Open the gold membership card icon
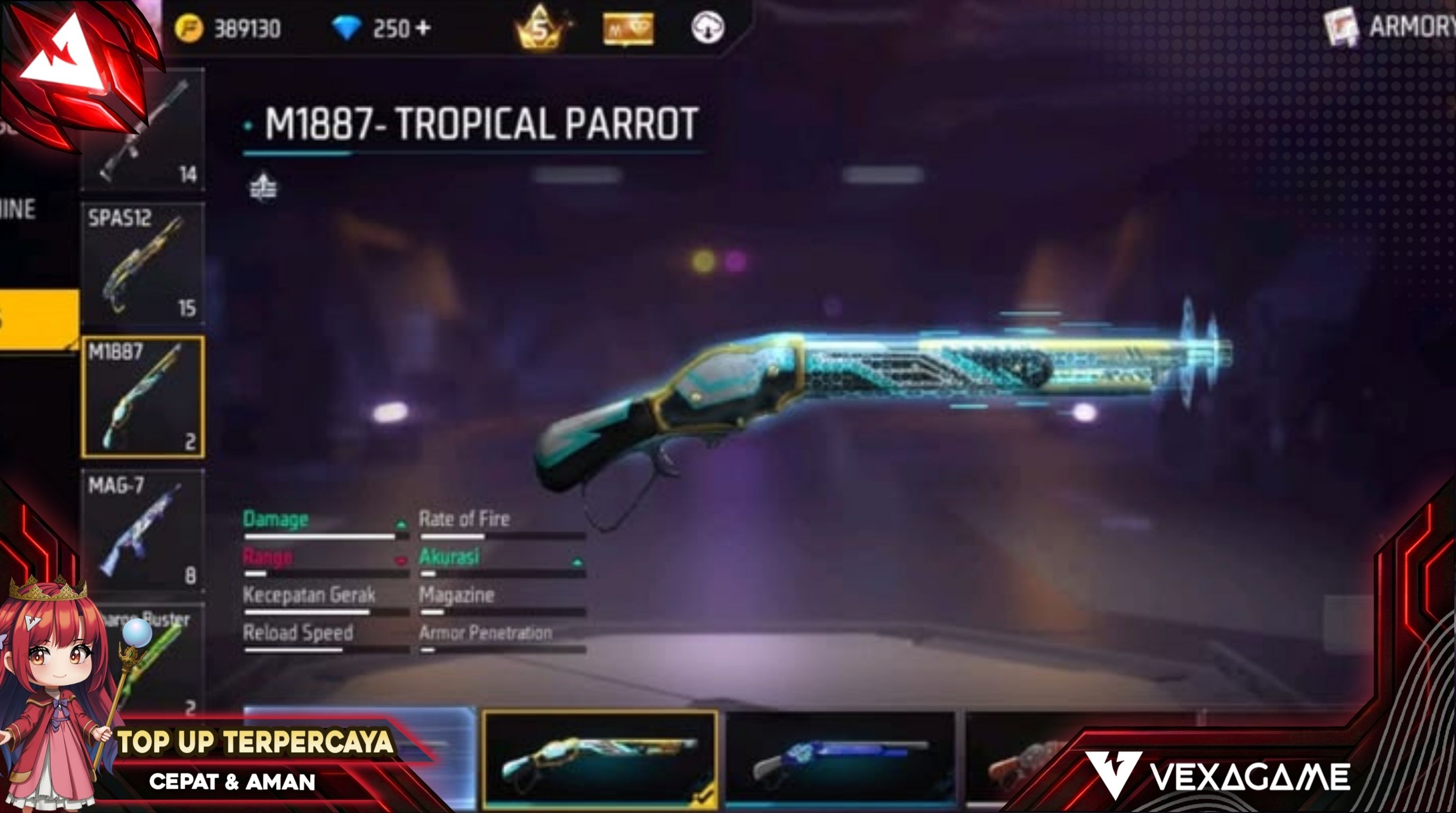Screen dimensions: 1456x813 click(628, 29)
